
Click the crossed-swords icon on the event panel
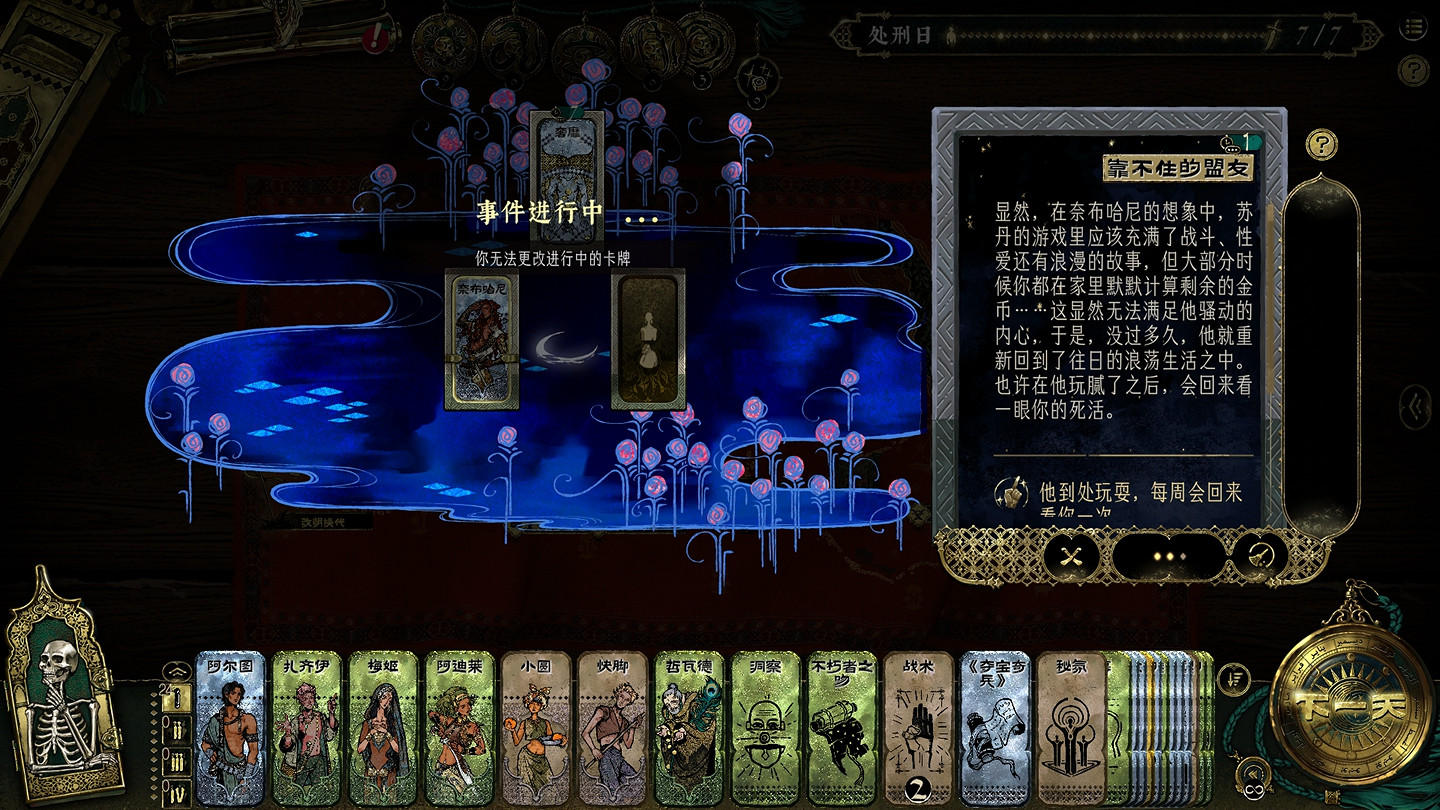[x=1071, y=557]
